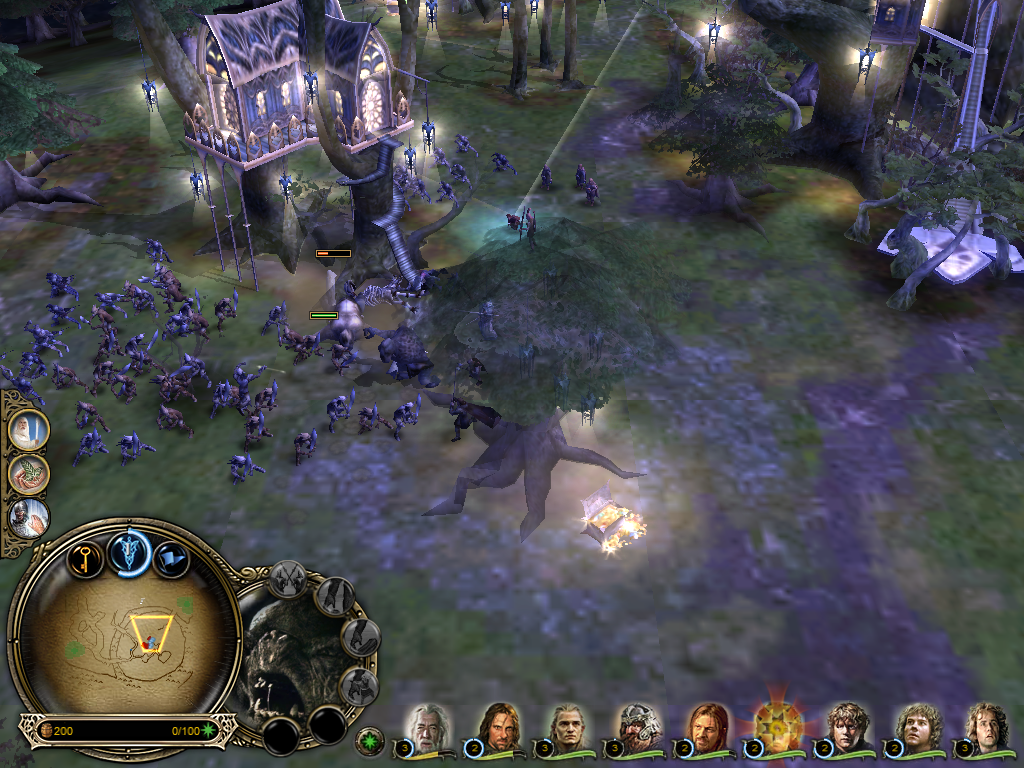Activate the Gandalf with staff power
The height and width of the screenshot is (768, 1024).
click(28, 430)
